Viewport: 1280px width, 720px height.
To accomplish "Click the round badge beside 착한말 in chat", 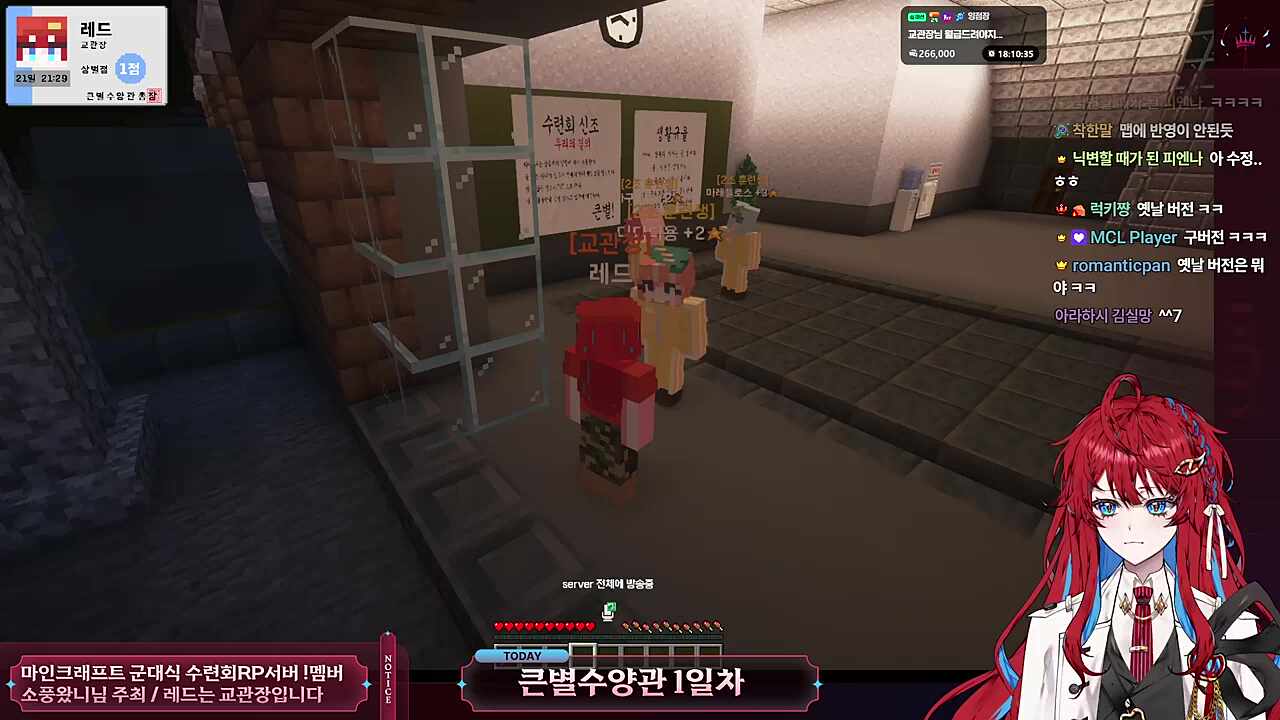I will [x=1061, y=131].
